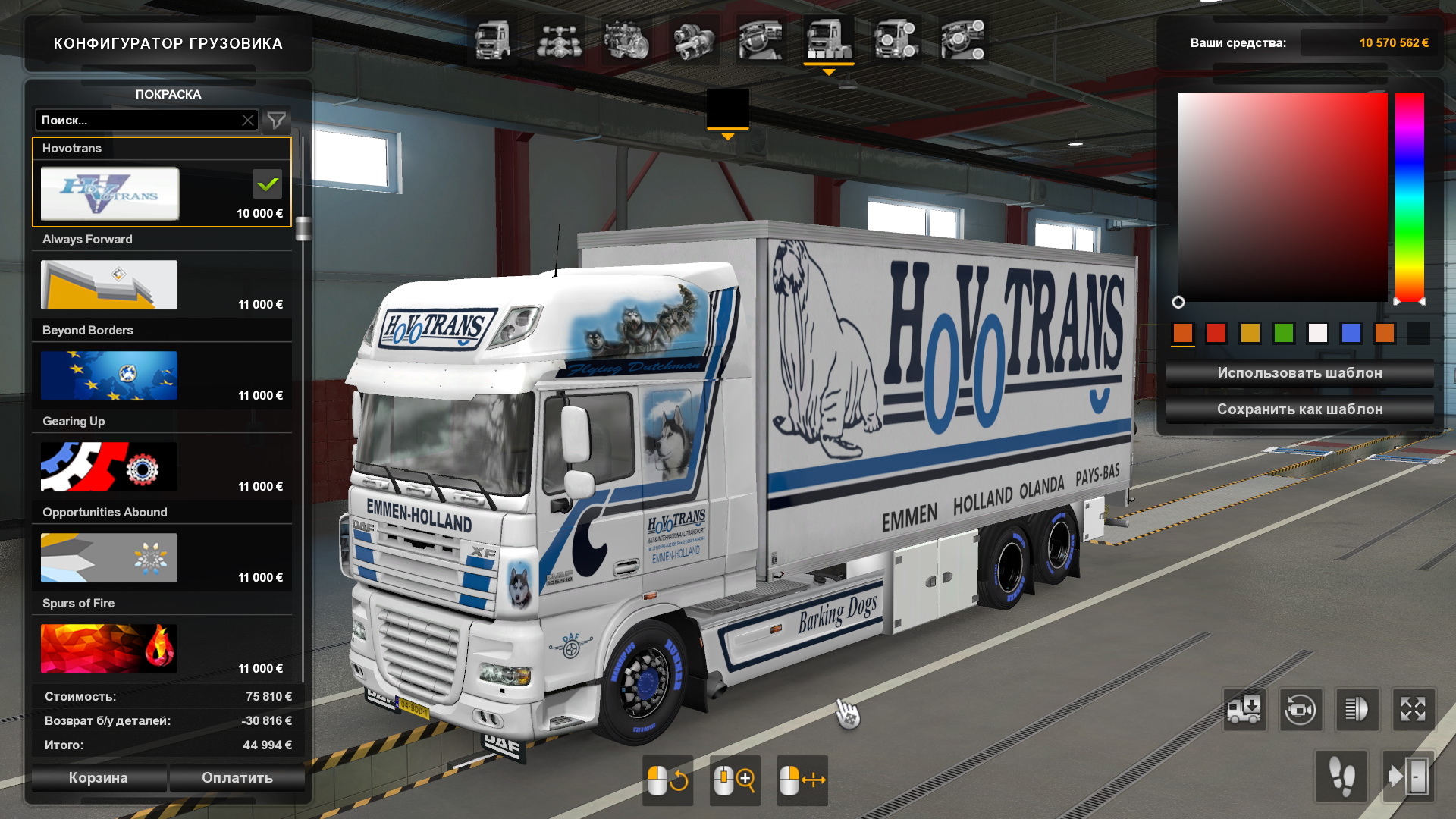The image size is (1456, 819).
Task: Pick the green color swatch
Action: point(1284,333)
